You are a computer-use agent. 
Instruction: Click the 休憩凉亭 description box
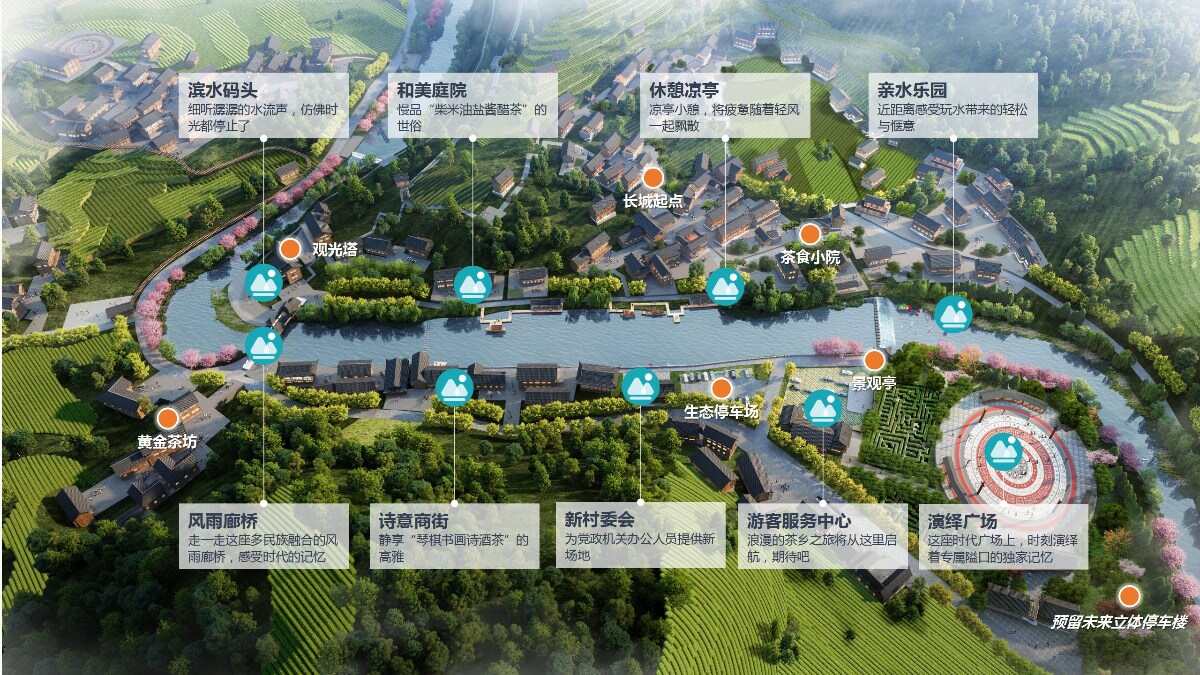point(724,105)
